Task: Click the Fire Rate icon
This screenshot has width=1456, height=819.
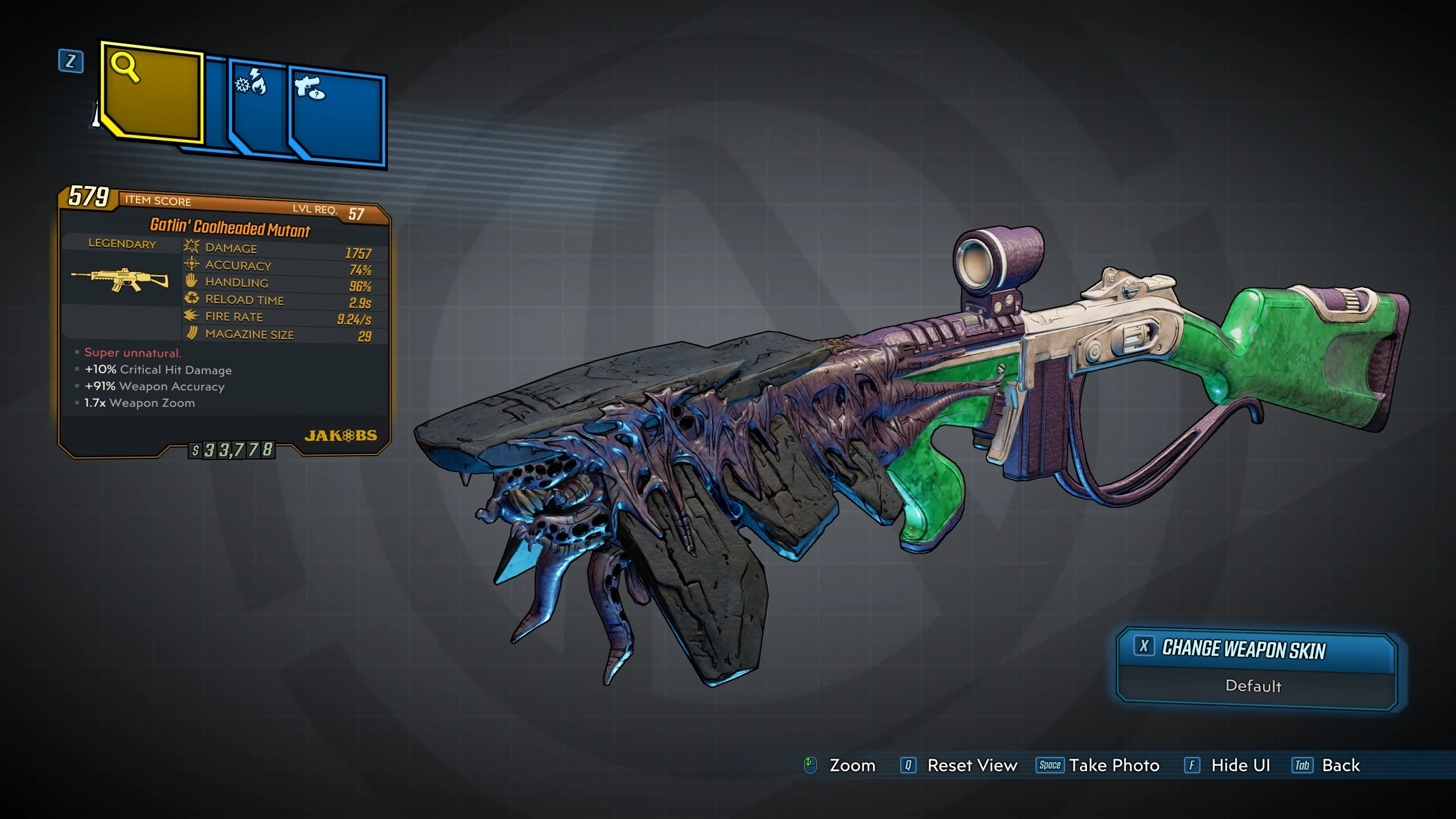Action: [192, 315]
